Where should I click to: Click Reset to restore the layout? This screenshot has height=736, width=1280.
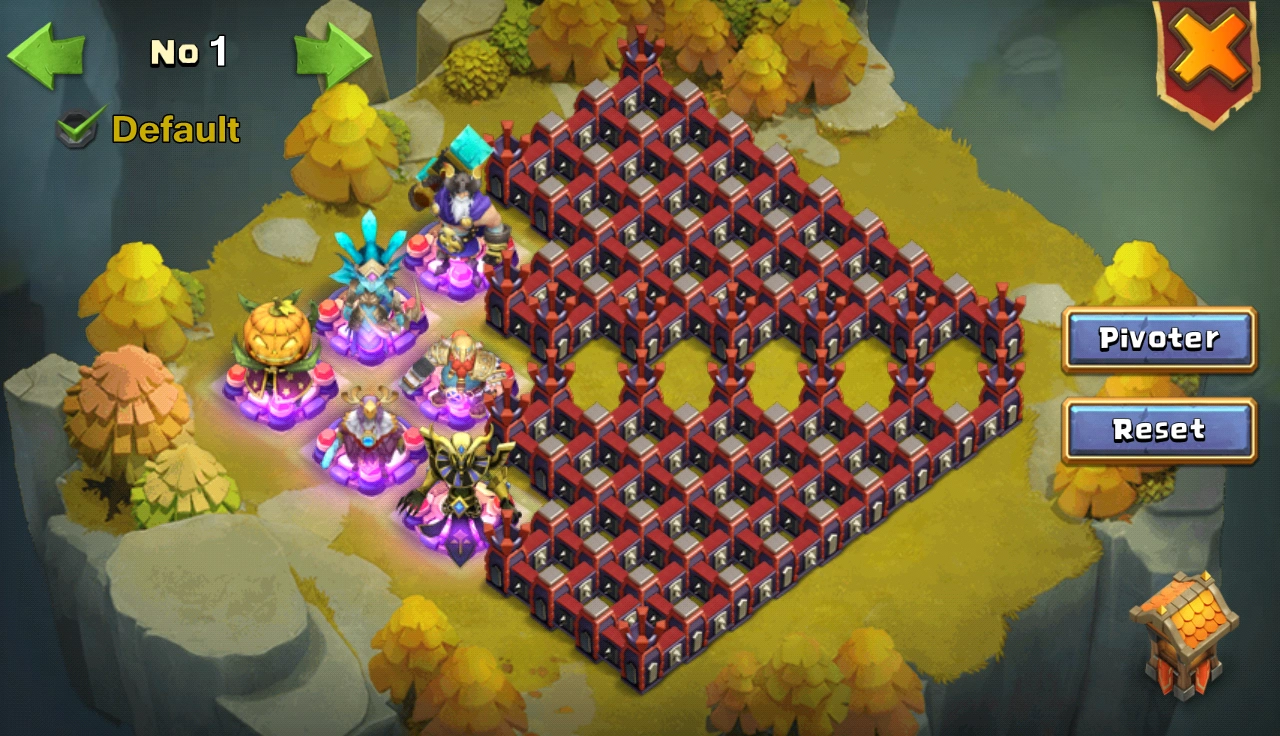[x=1157, y=430]
